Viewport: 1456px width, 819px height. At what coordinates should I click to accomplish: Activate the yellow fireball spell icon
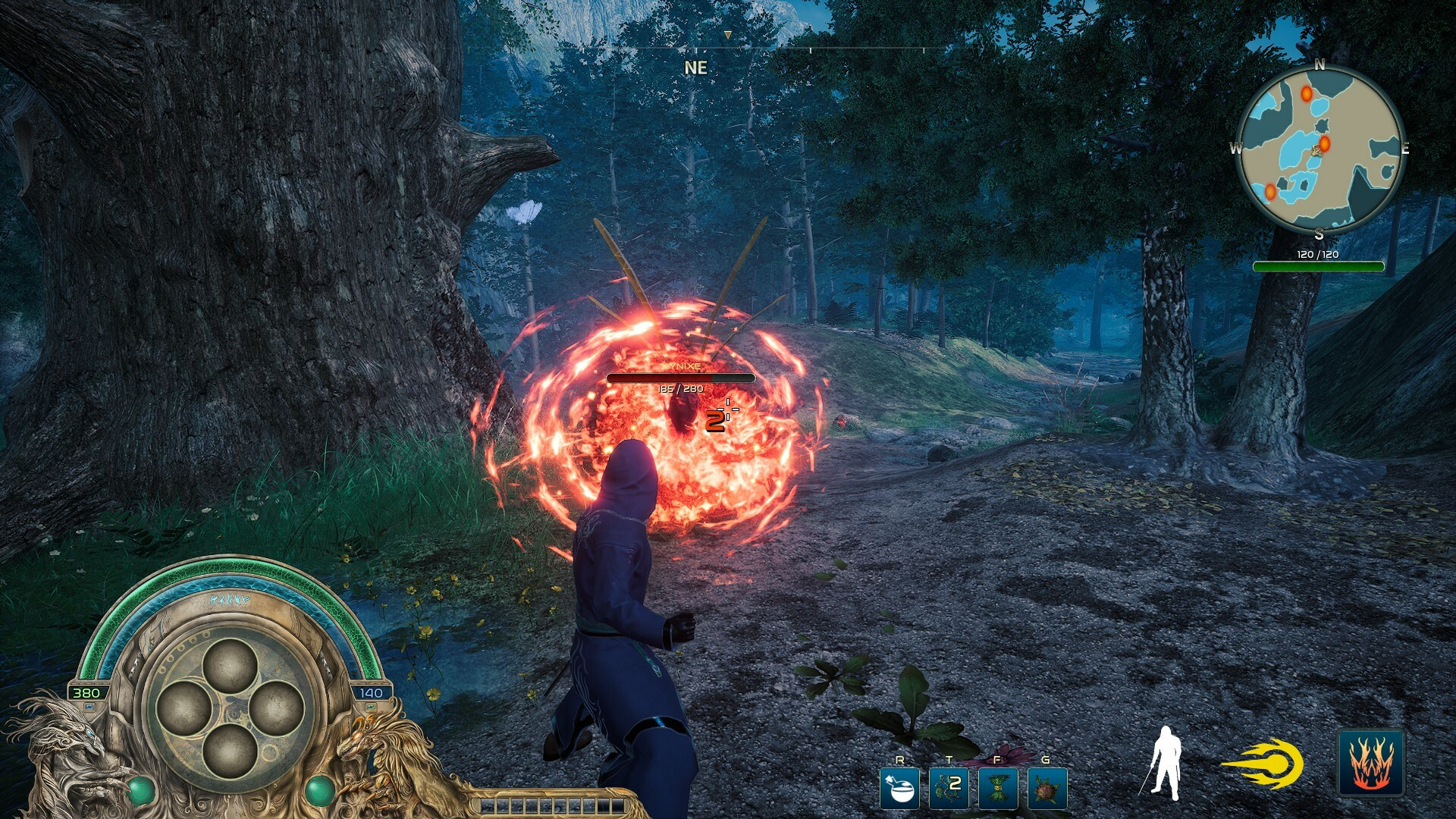[x=1263, y=764]
